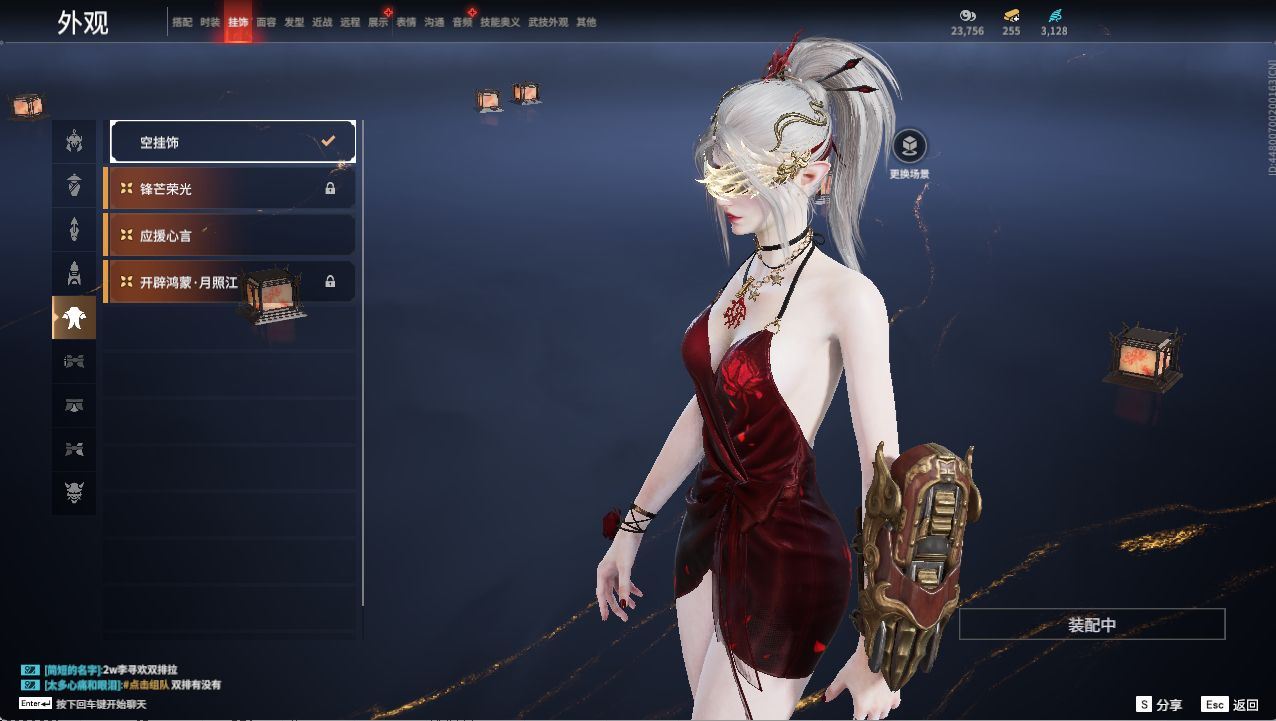Click the 装配中 equip status button
1276x721 pixels.
click(x=1092, y=625)
